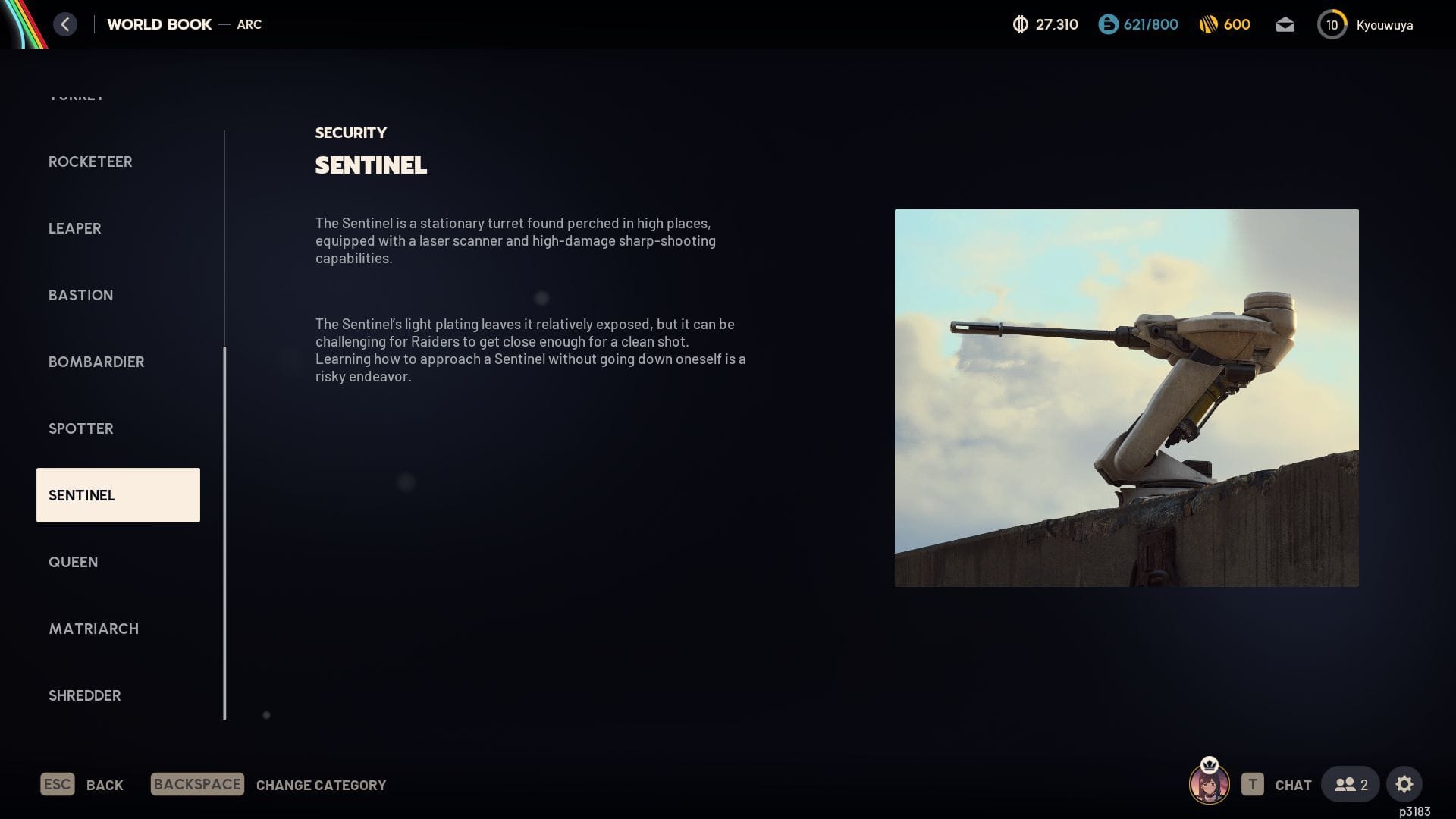Viewport: 1456px width, 819px height.
Task: Open the SPOTTER entry
Action: click(80, 428)
